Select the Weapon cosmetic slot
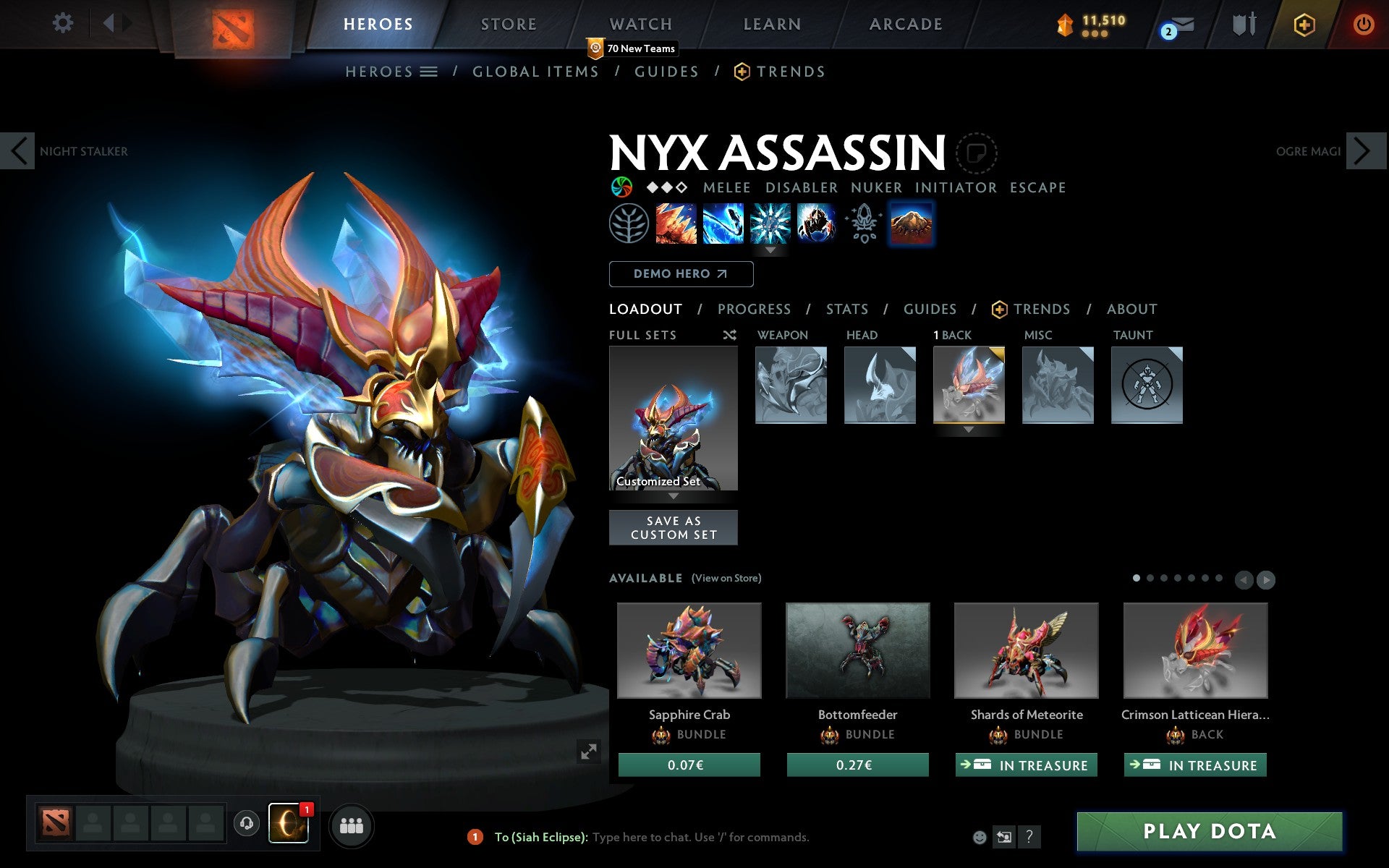 791,385
